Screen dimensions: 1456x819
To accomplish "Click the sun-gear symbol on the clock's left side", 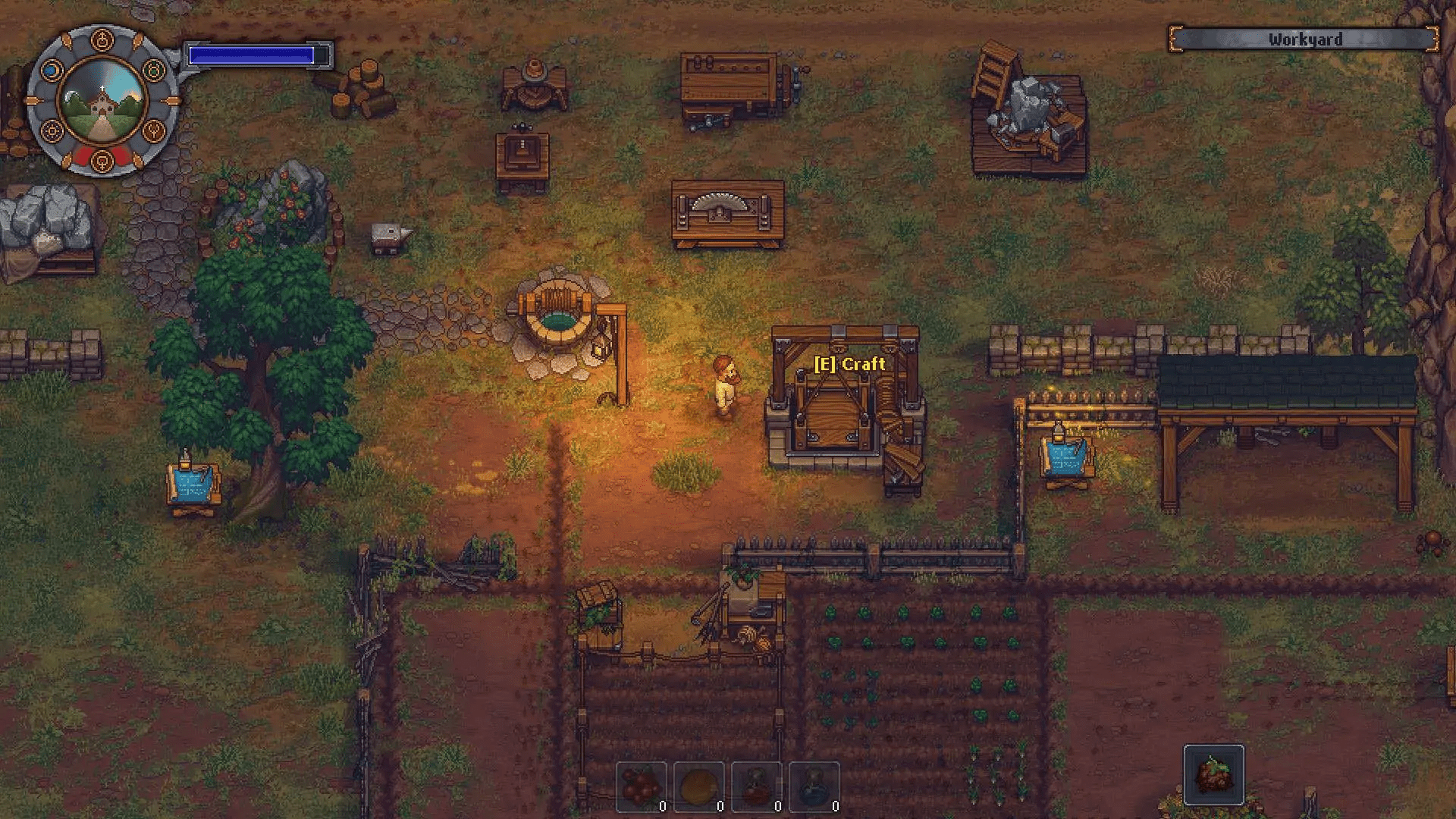I will point(52,131).
